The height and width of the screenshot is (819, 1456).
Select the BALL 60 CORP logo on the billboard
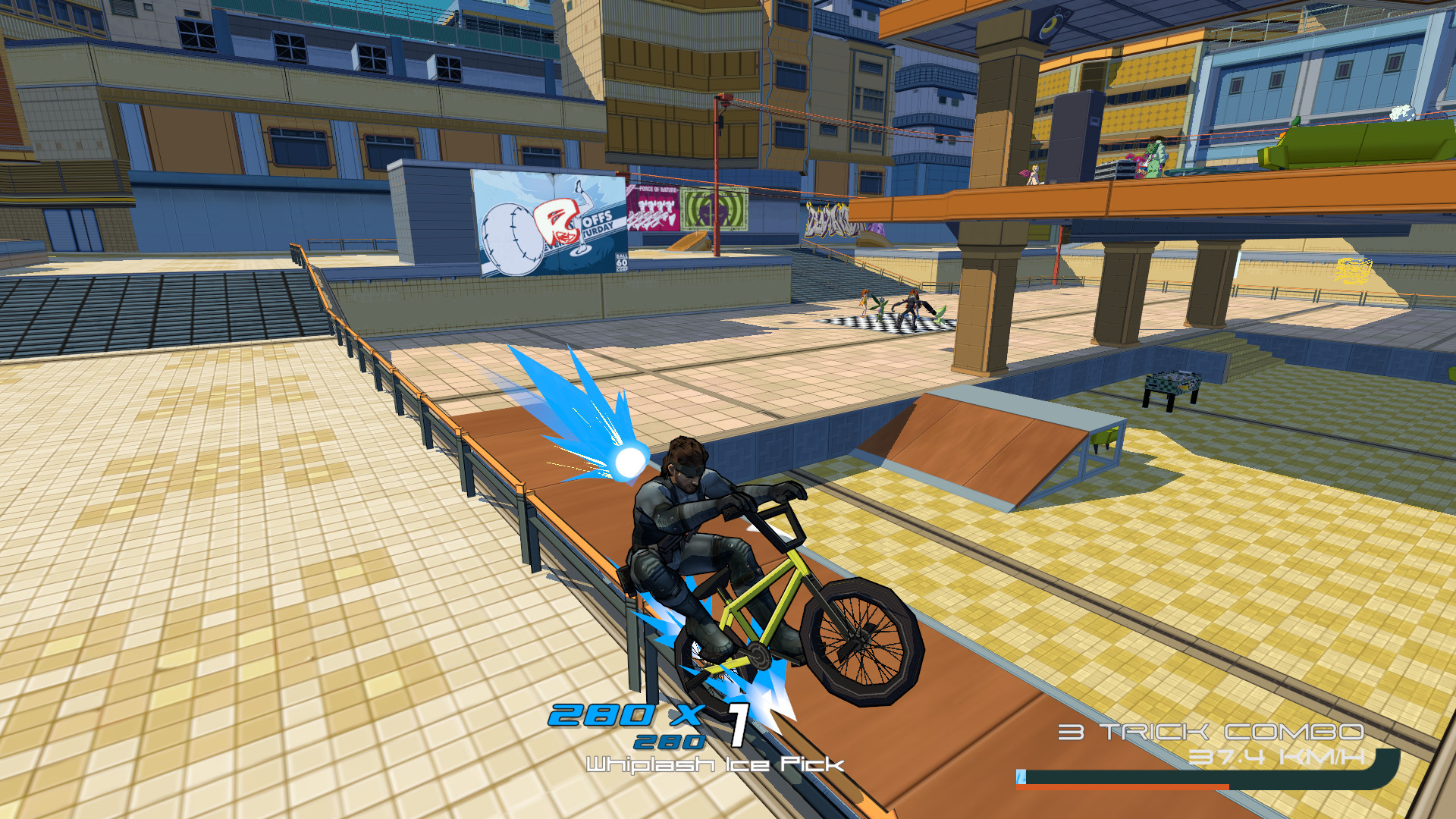[x=622, y=261]
